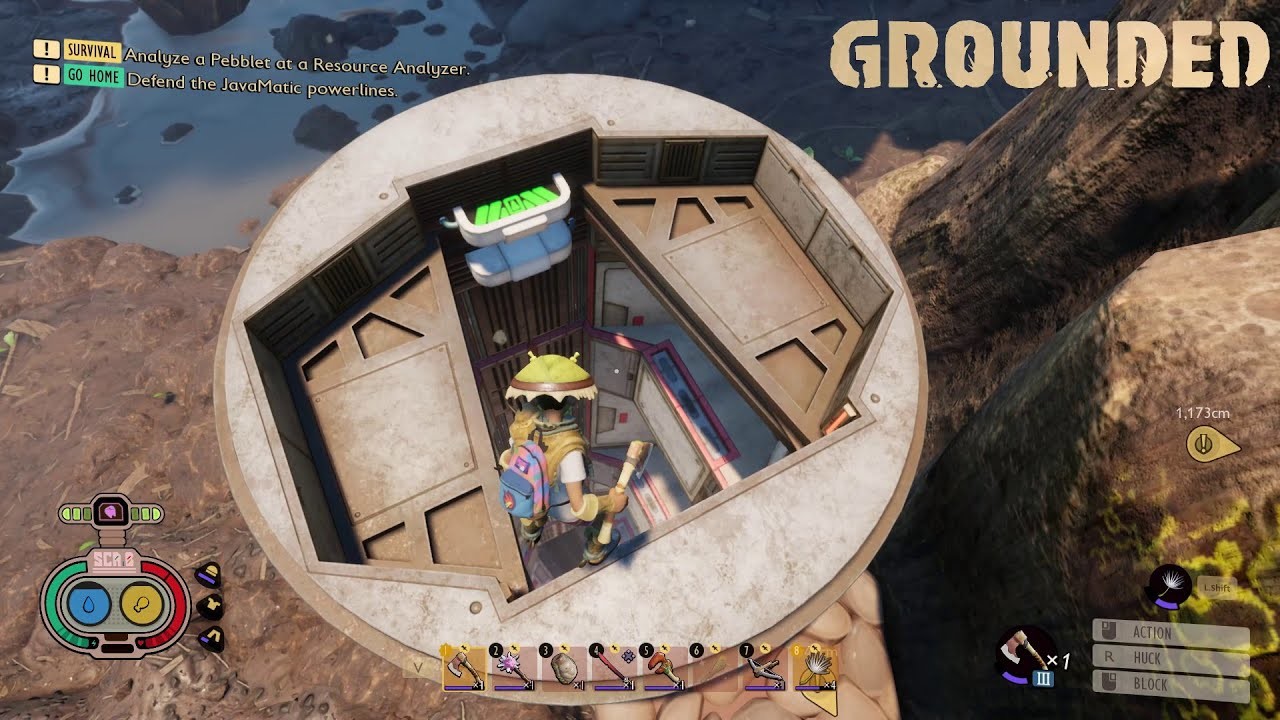
Task: Select the axe in hotbar slot 1
Action: pos(463,668)
